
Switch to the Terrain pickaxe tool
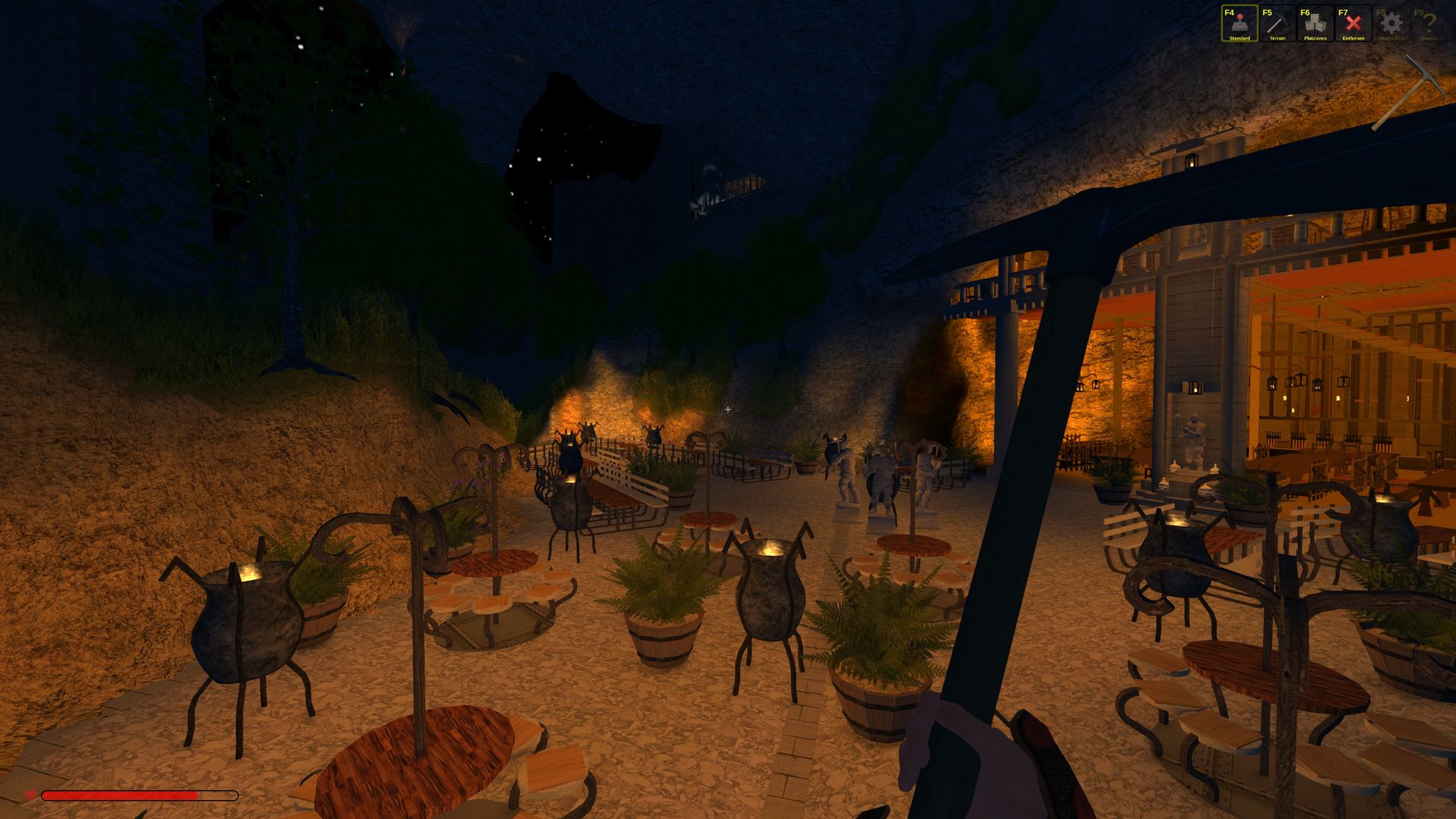(x=1277, y=24)
